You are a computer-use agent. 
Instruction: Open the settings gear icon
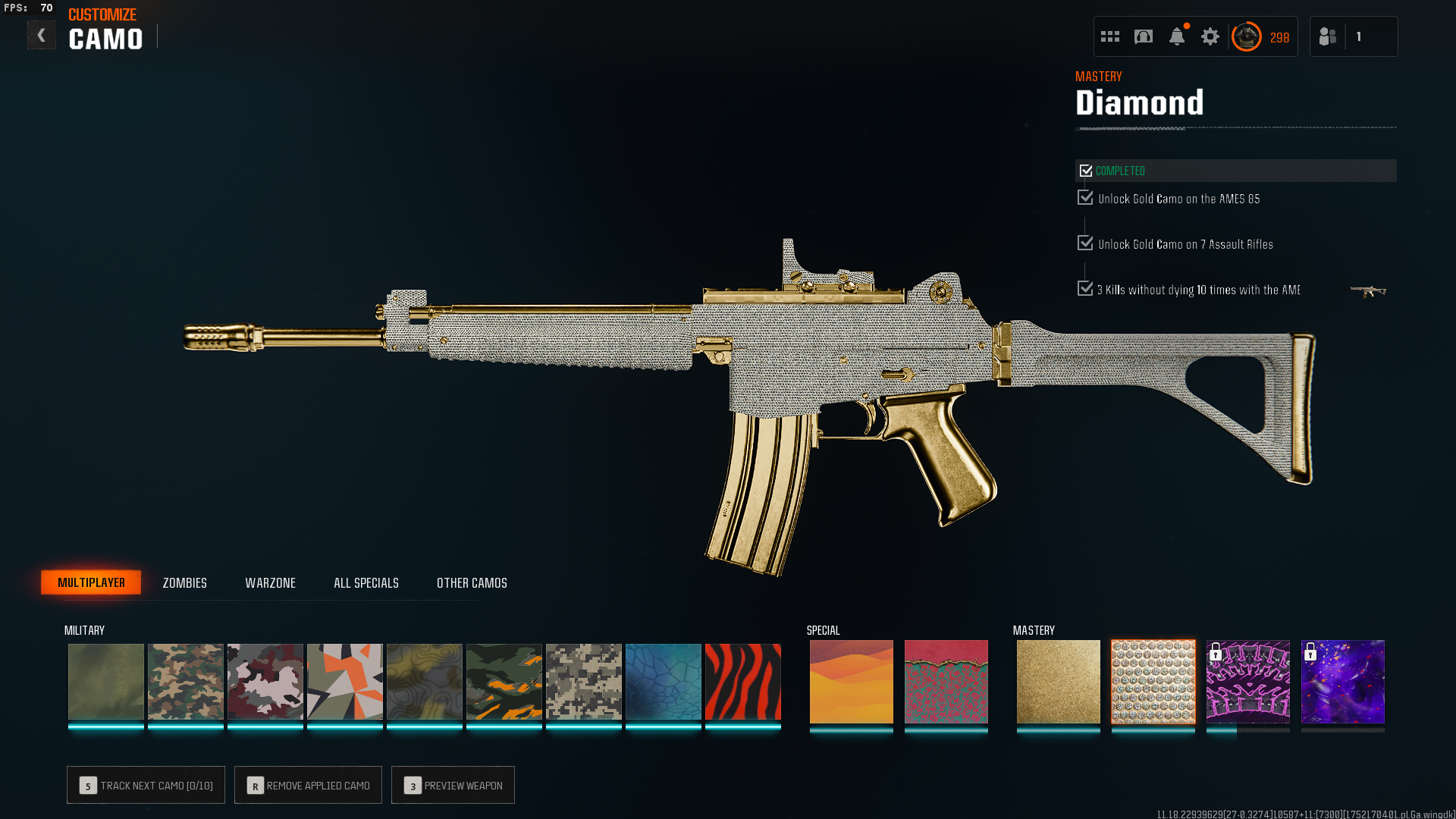[x=1210, y=36]
